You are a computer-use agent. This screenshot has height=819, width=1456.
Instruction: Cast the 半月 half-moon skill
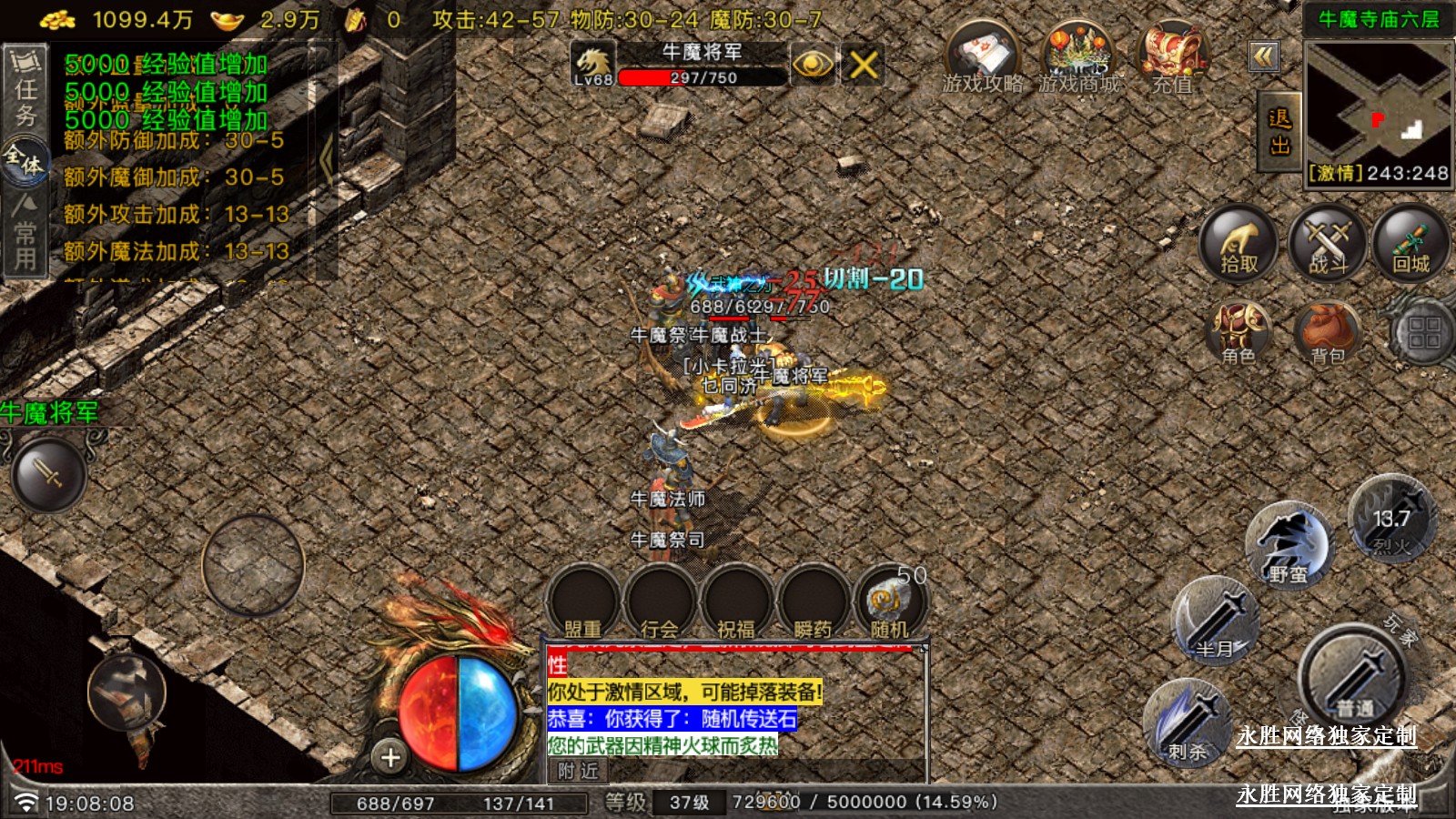click(x=1215, y=621)
